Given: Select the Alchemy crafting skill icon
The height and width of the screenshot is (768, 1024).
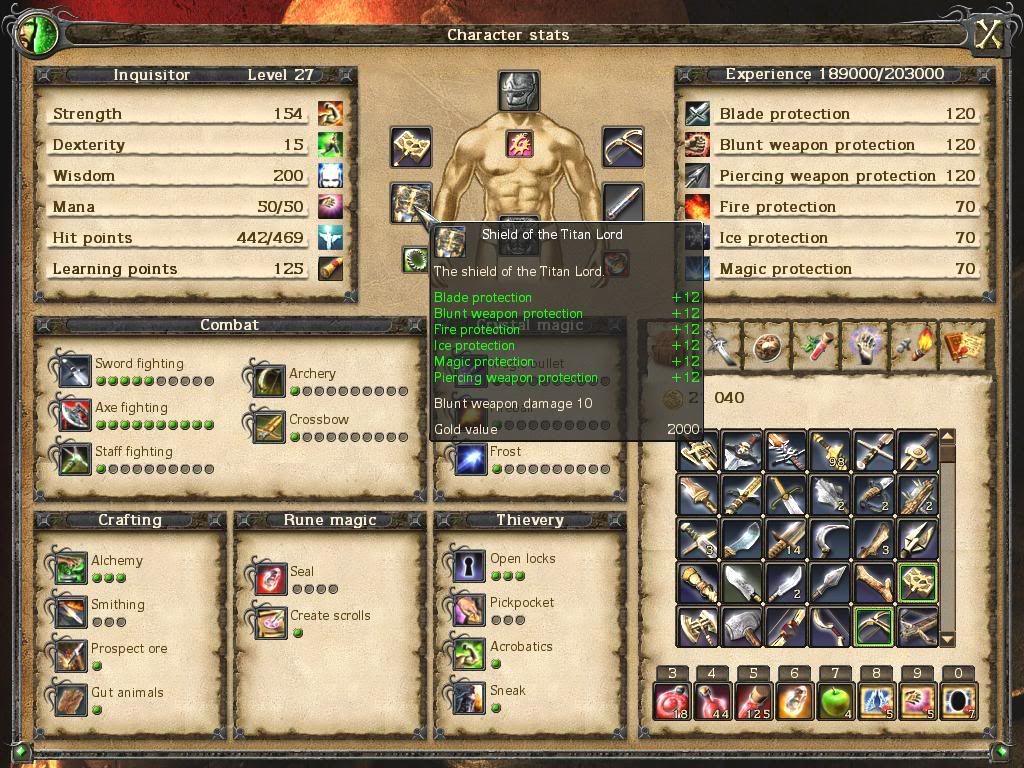Looking at the screenshot, I should click(72, 567).
